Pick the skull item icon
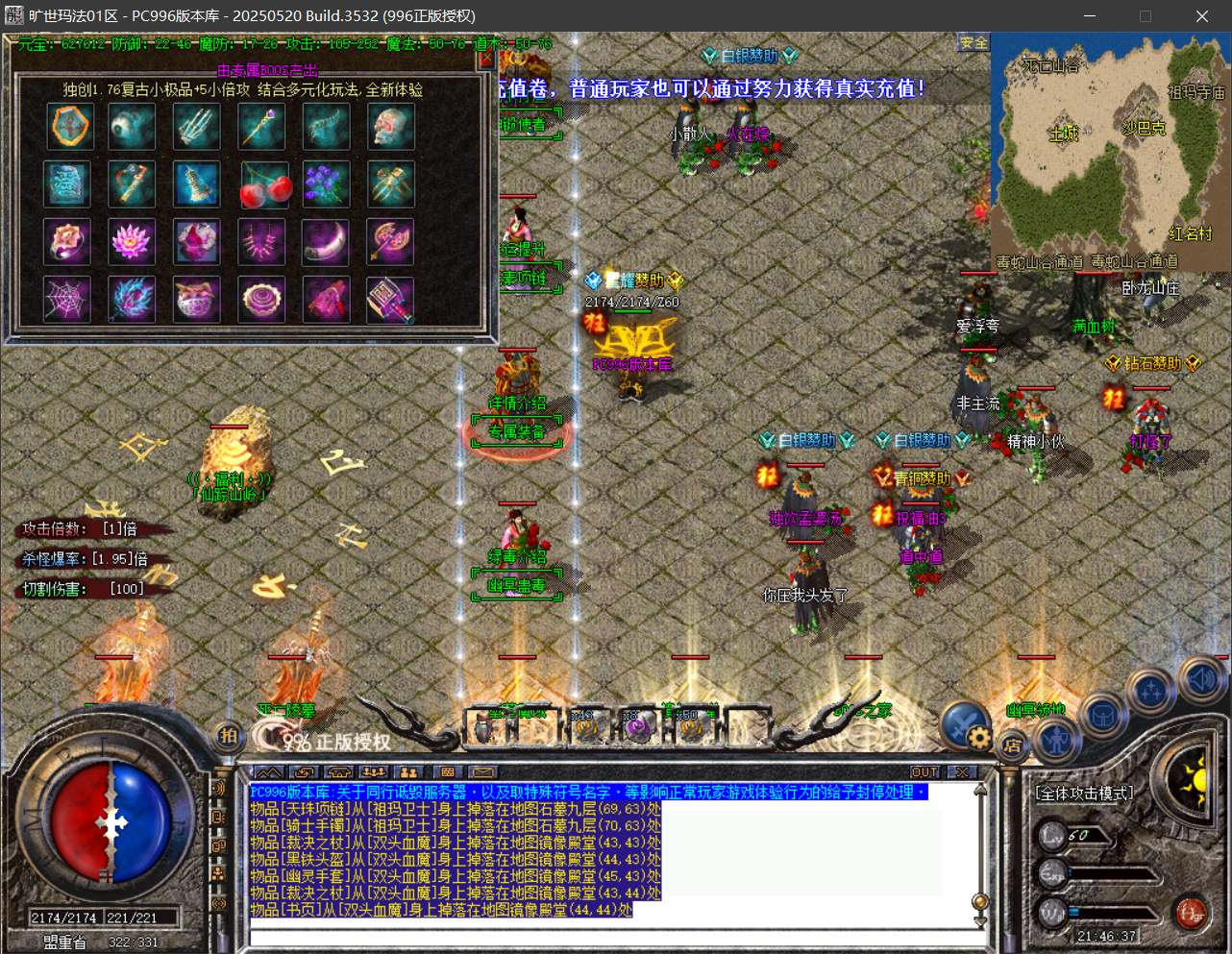Screen dimensions: 1232x954 coord(391,126)
